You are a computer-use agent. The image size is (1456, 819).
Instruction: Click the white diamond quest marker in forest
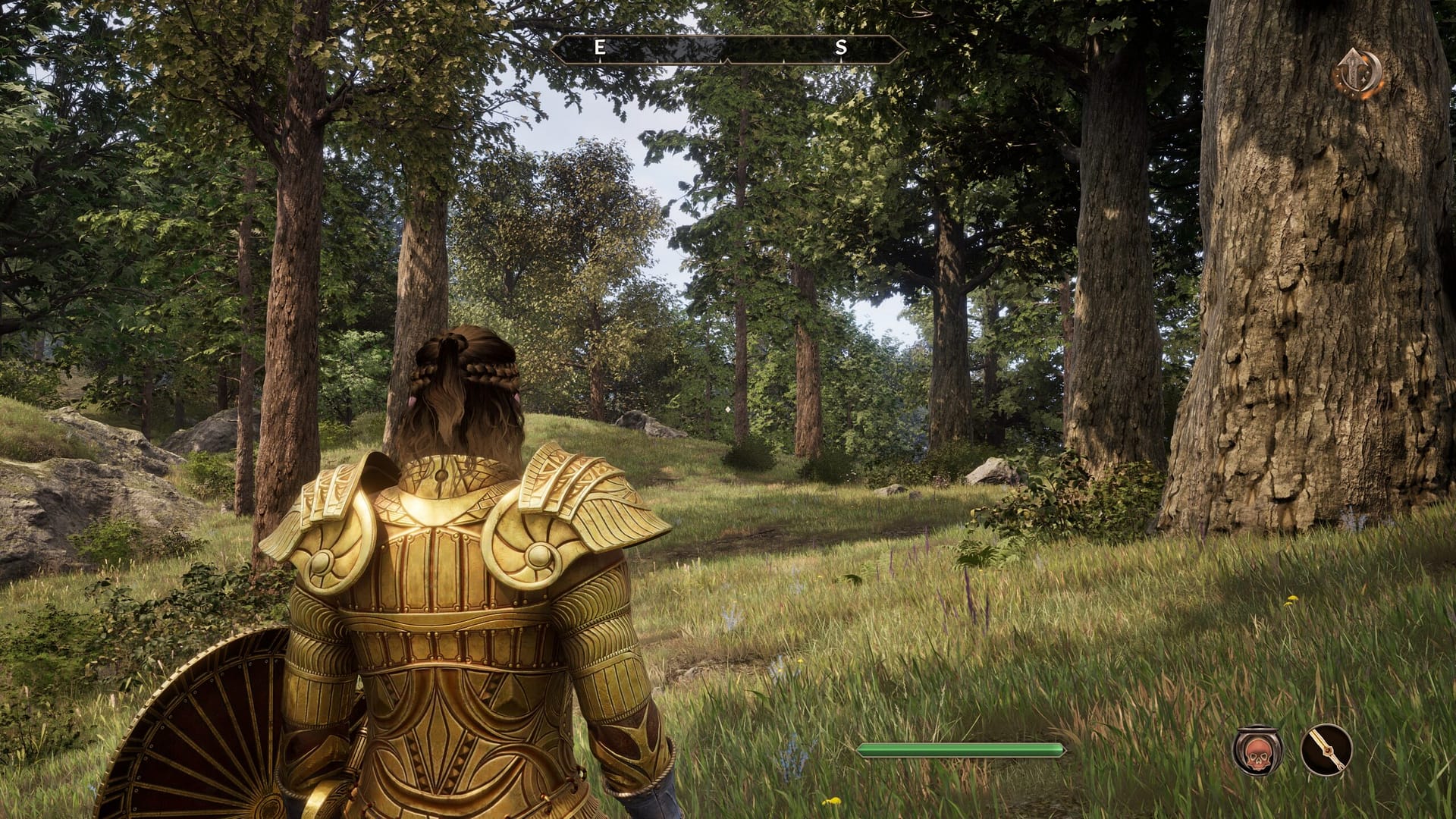pos(730,409)
